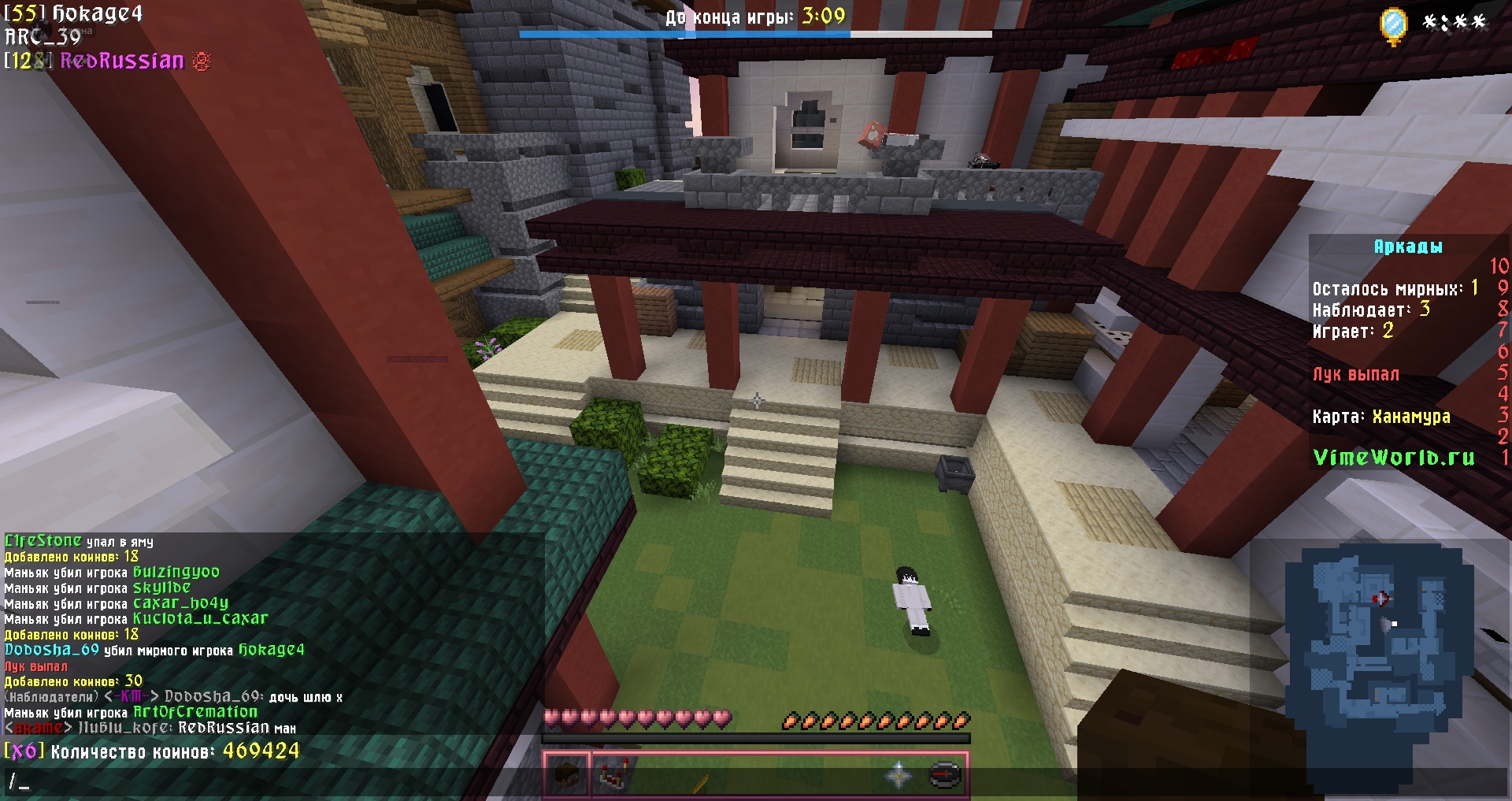Click Dodosha_69's name in chat
This screenshot has width=1512, height=801.
(52, 650)
